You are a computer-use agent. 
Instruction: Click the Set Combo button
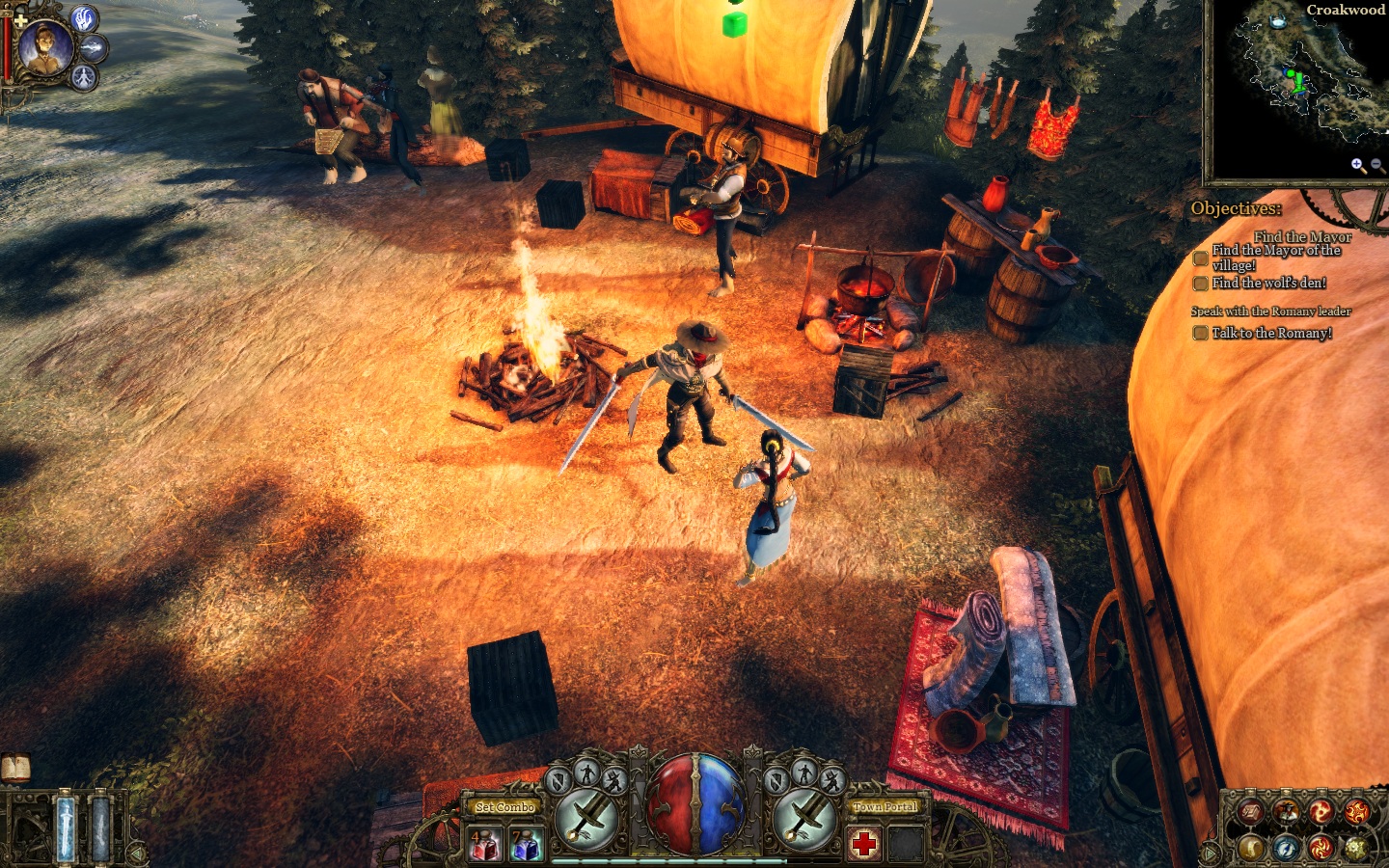(x=504, y=806)
